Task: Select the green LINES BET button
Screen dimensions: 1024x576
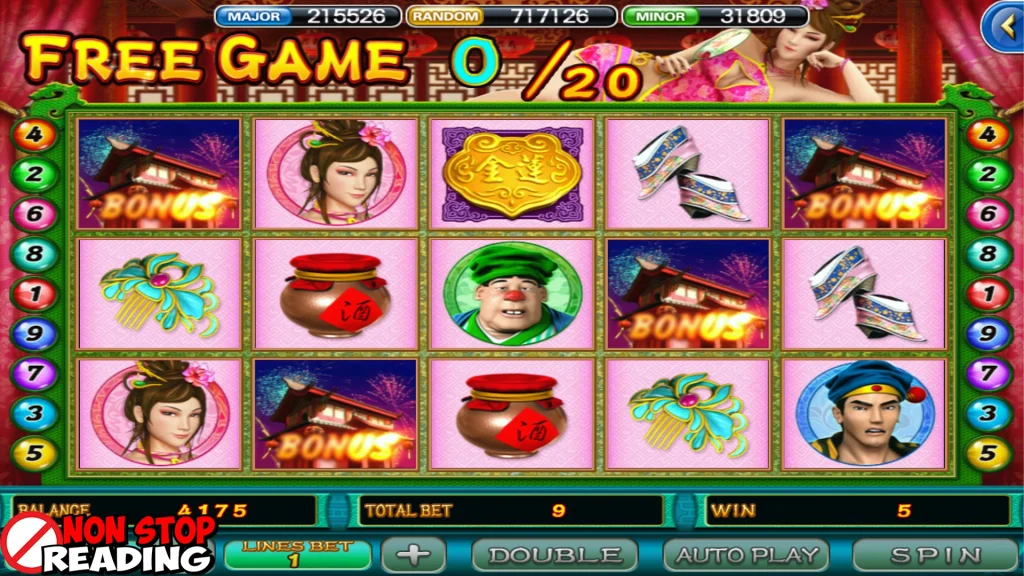Action: point(298,554)
